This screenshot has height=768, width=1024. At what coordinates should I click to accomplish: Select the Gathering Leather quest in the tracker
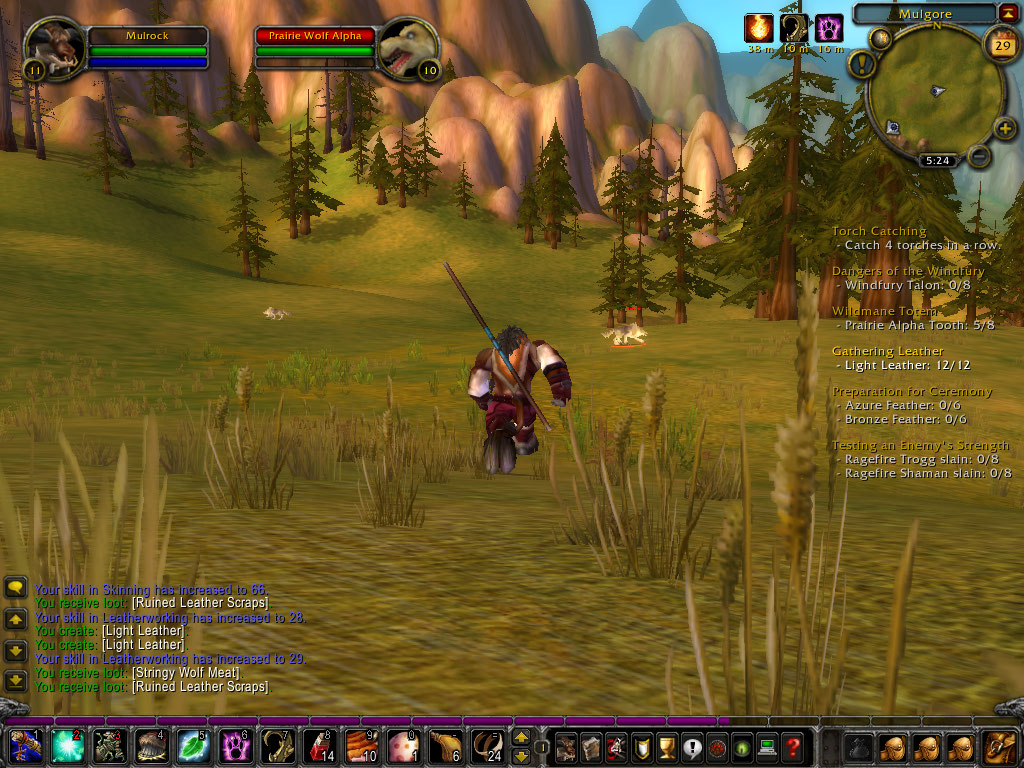click(887, 351)
